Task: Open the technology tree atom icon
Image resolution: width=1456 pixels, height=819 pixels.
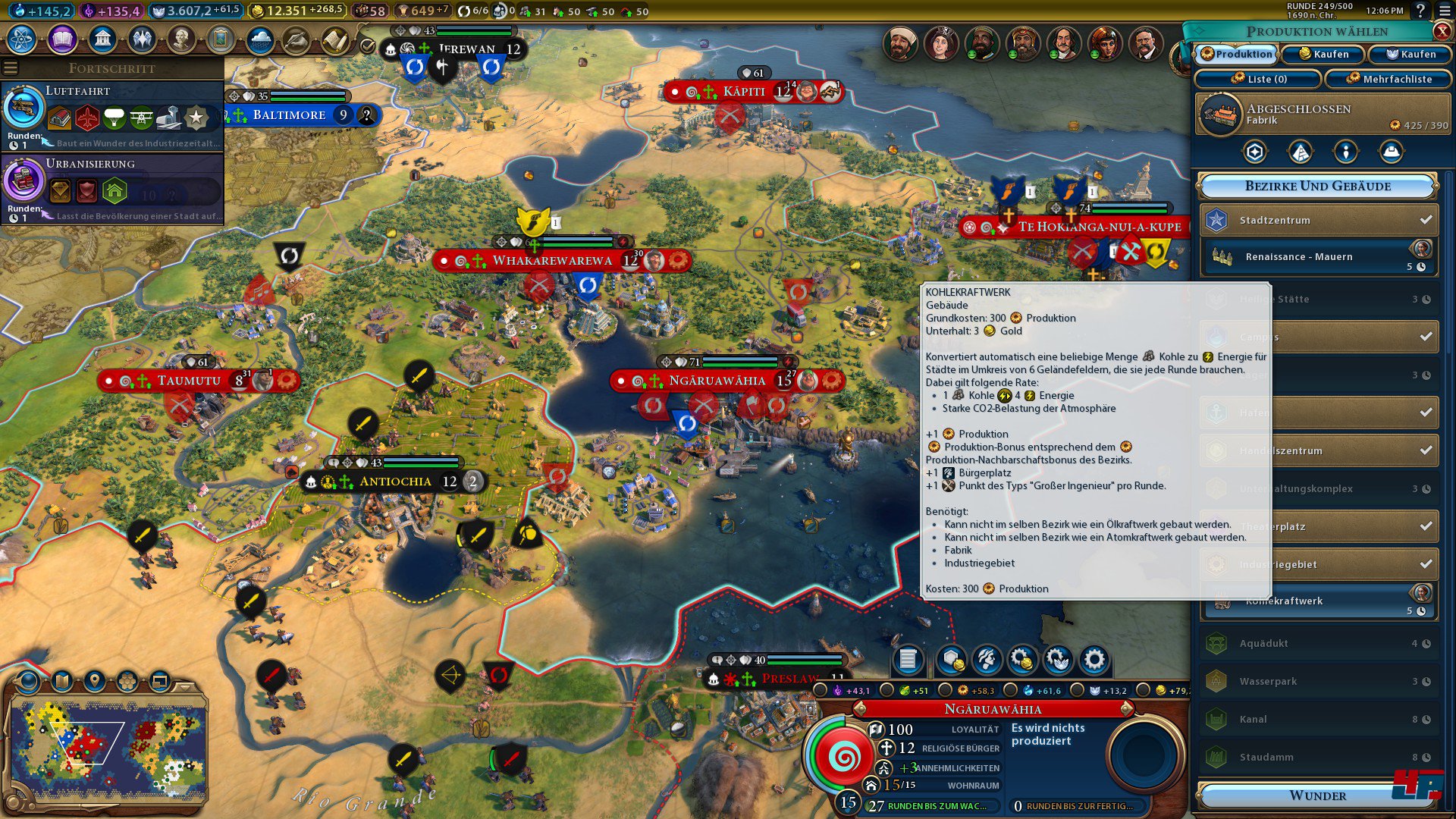Action: click(22, 39)
